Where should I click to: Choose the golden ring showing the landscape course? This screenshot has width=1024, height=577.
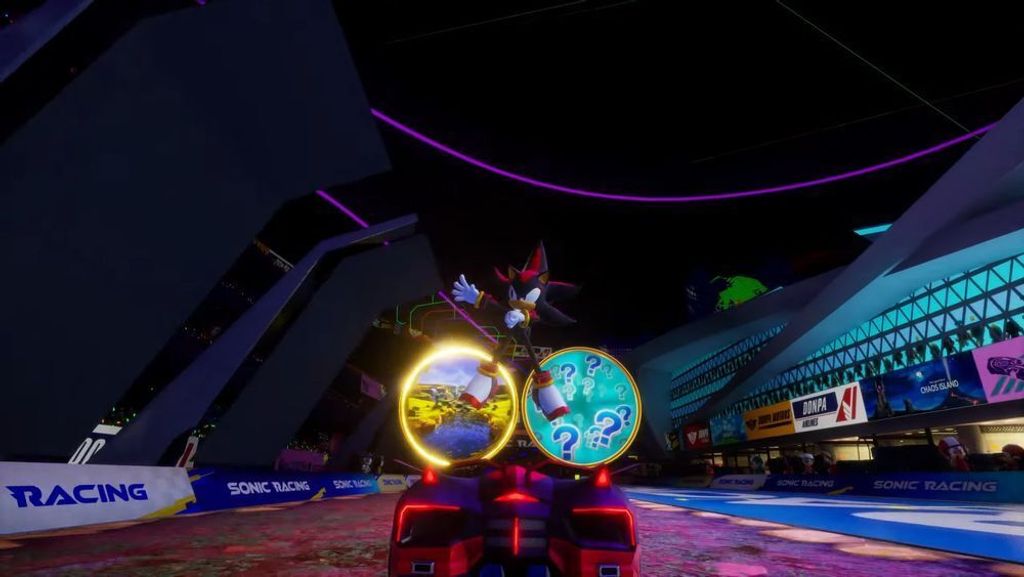tap(457, 405)
